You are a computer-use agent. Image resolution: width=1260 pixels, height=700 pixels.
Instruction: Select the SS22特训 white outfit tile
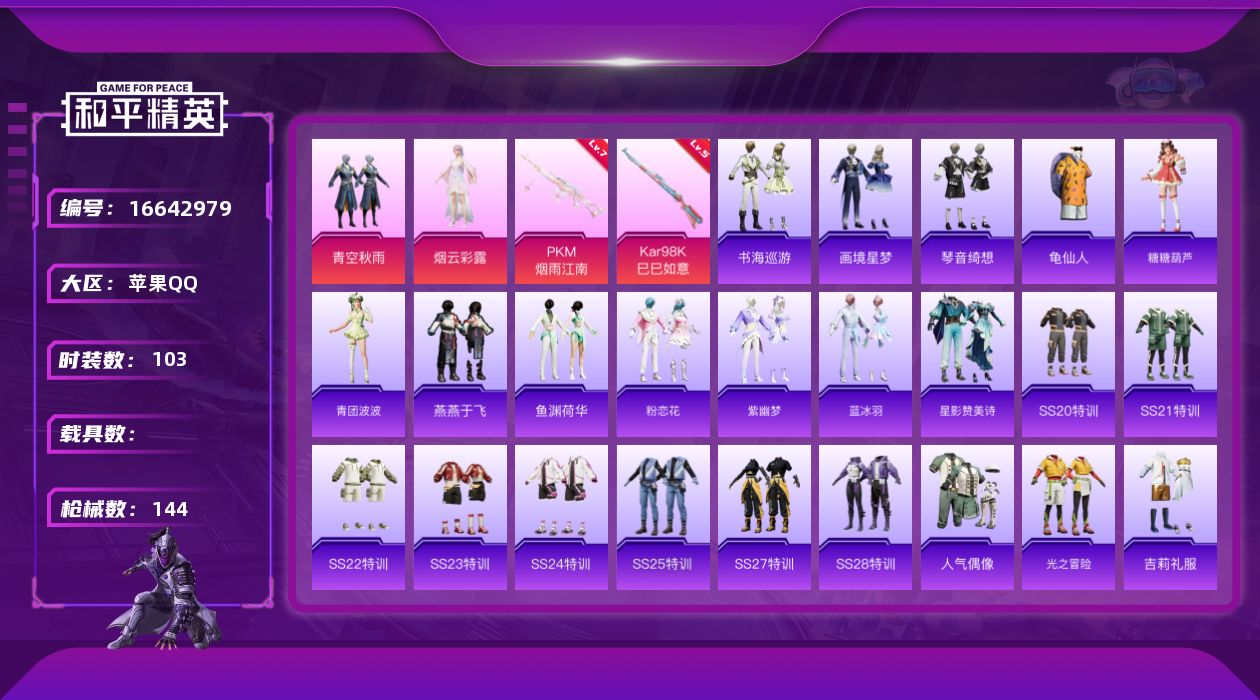(x=358, y=517)
